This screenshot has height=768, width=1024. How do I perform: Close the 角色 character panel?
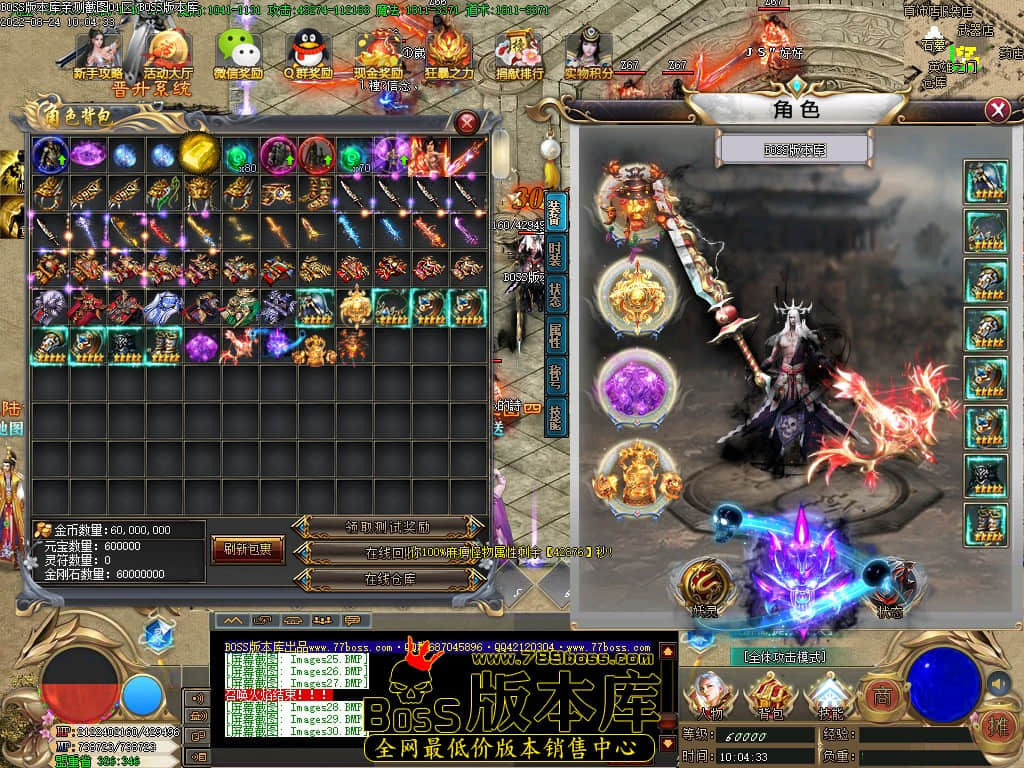click(997, 110)
